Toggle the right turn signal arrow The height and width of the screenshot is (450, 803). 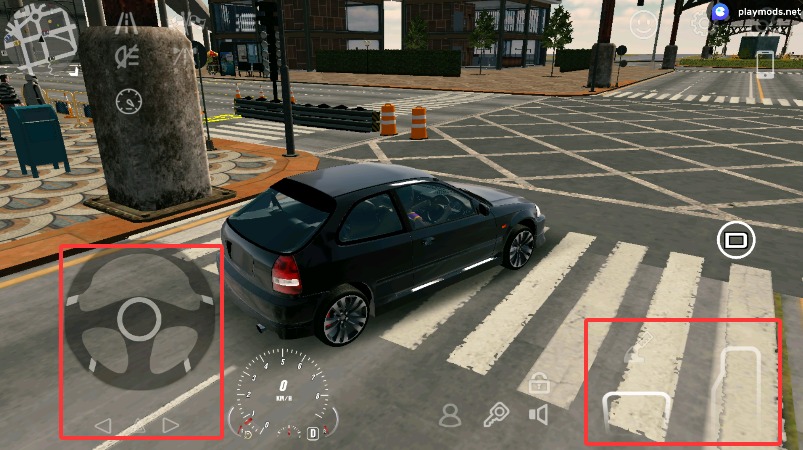(x=171, y=426)
